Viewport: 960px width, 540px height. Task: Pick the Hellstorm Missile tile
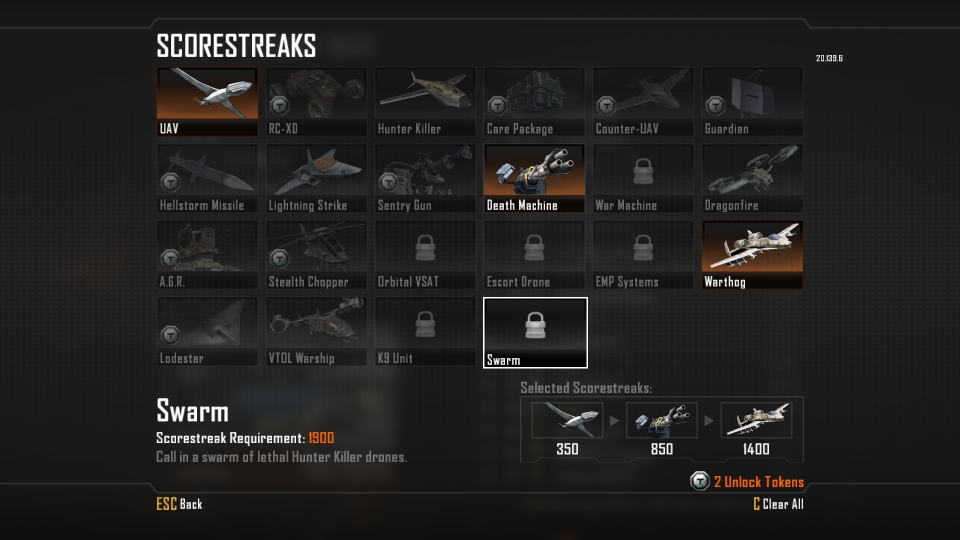coord(207,179)
